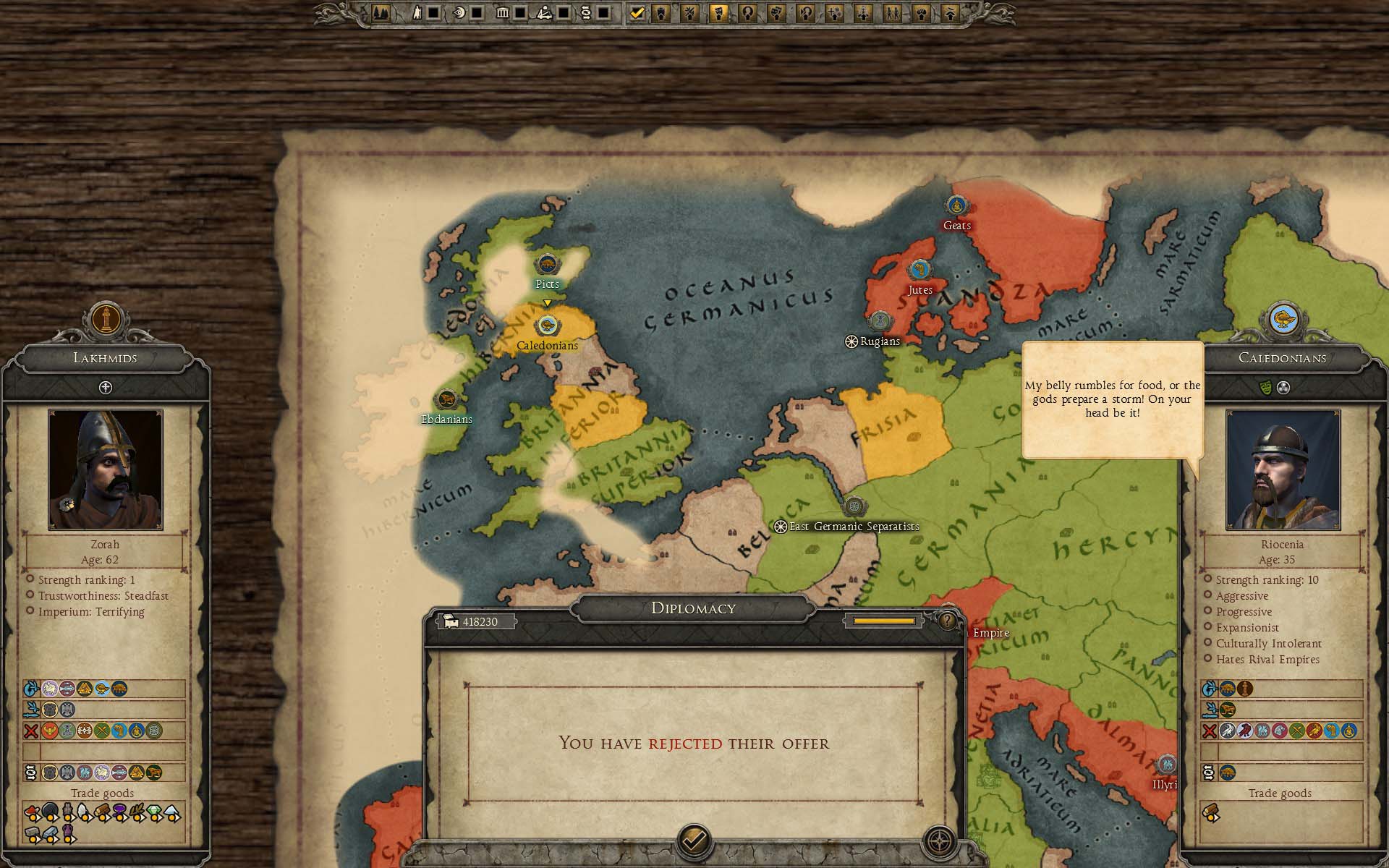Toggle the siege catapult filter checkbox
The width and height of the screenshot is (1389, 868).
point(562,12)
